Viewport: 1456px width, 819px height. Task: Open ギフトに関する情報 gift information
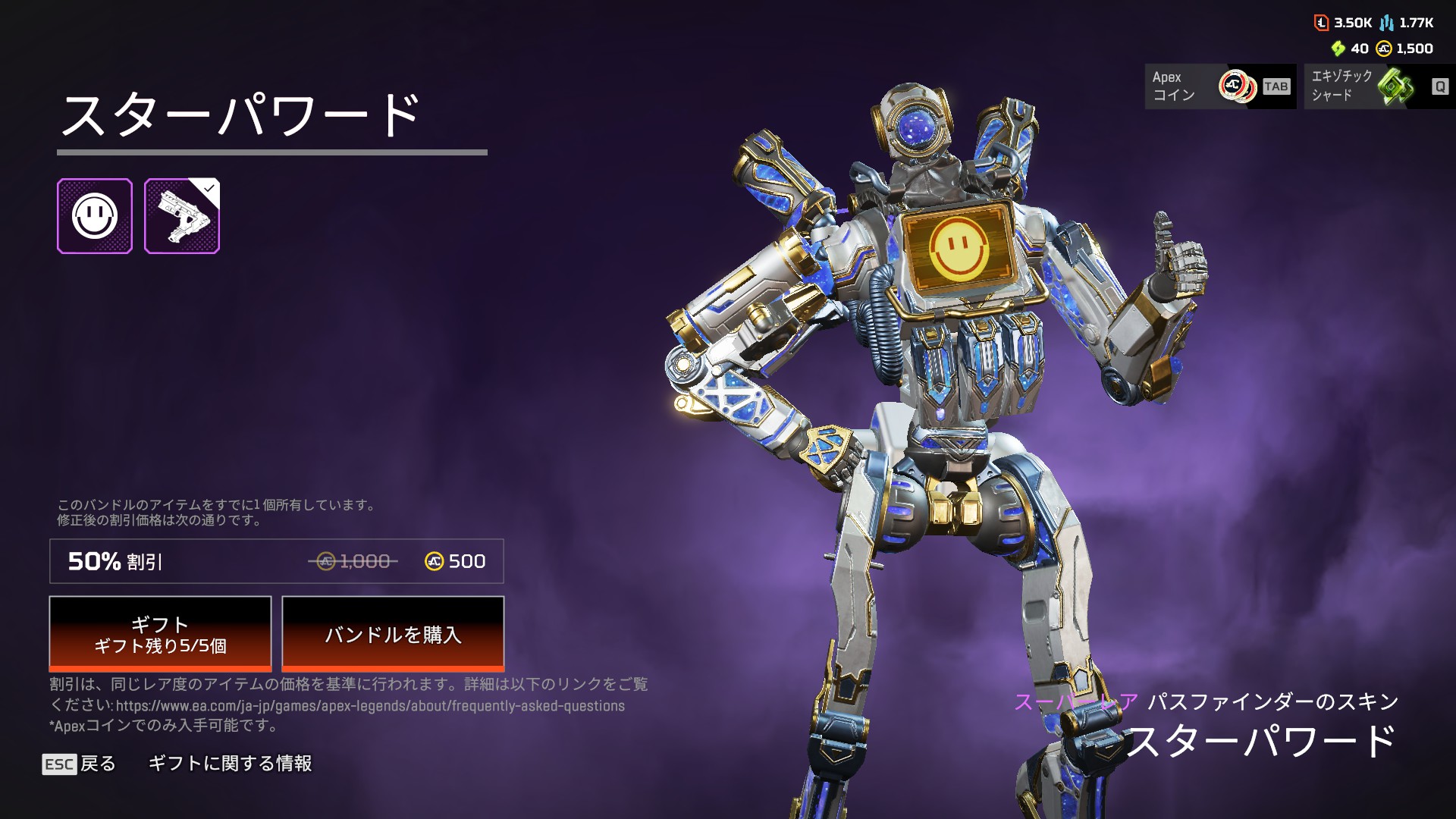230,764
